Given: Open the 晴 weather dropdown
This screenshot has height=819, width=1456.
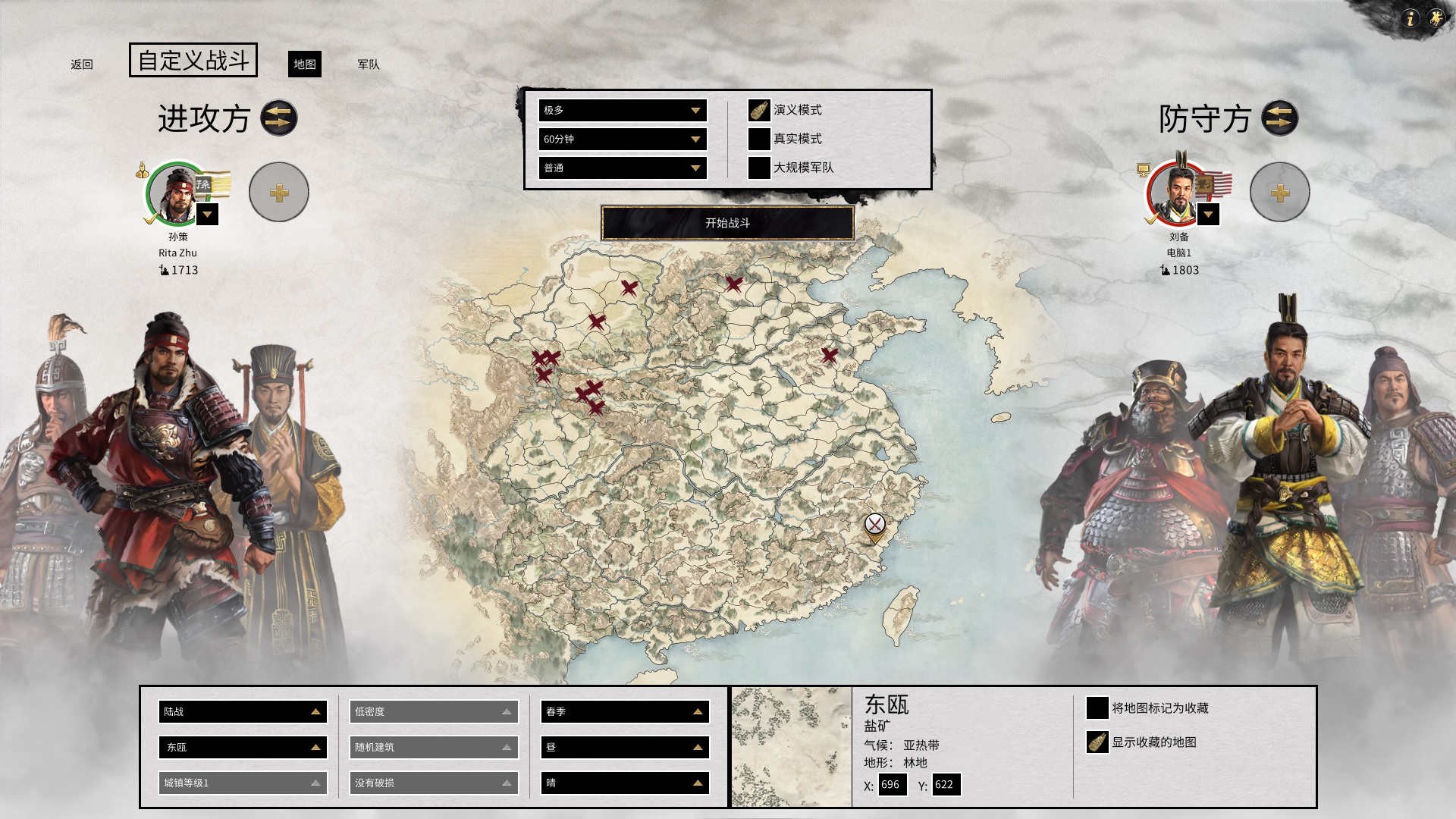Looking at the screenshot, I should pyautogui.click(x=624, y=783).
